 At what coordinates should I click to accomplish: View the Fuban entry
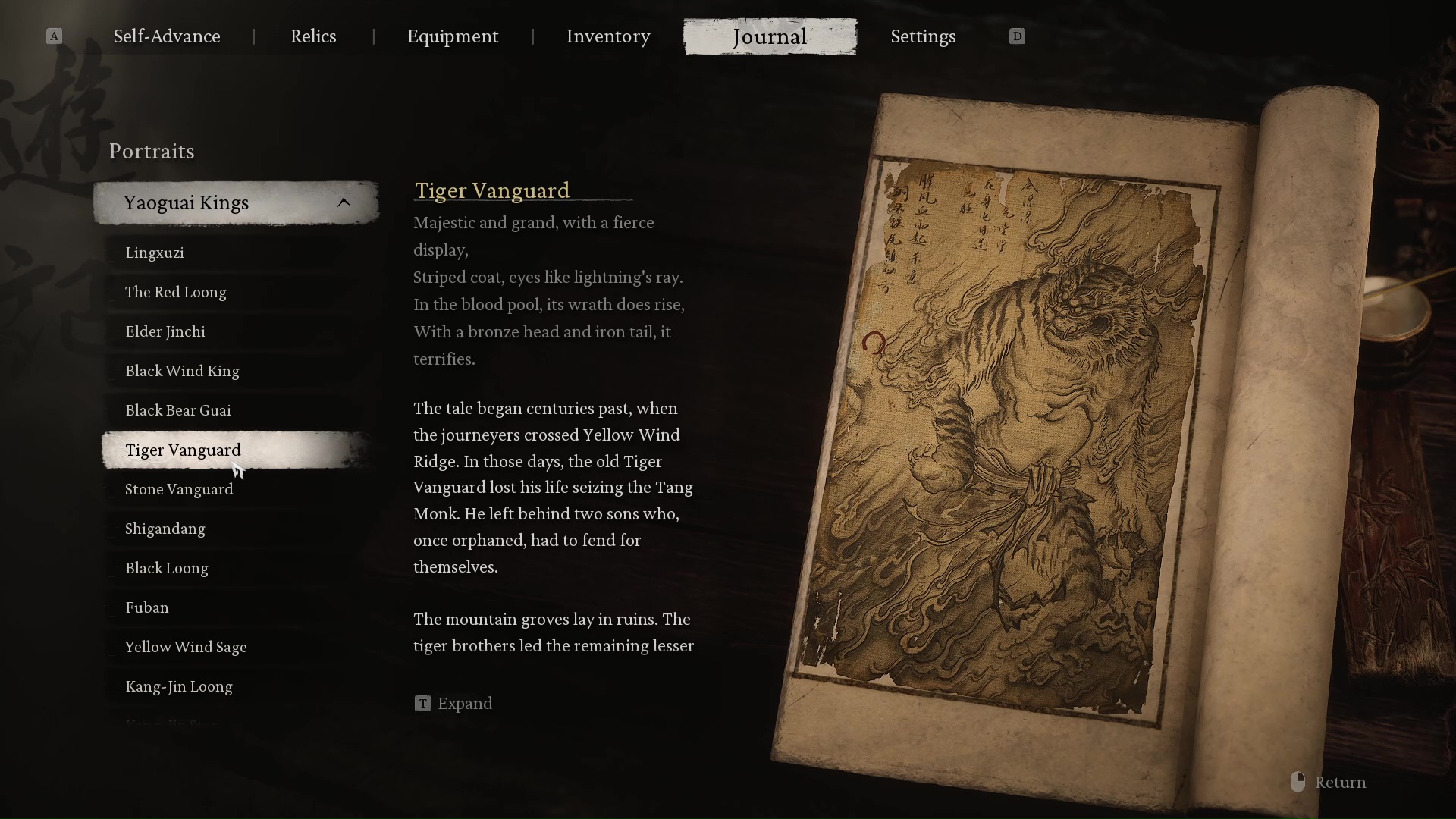click(x=147, y=607)
